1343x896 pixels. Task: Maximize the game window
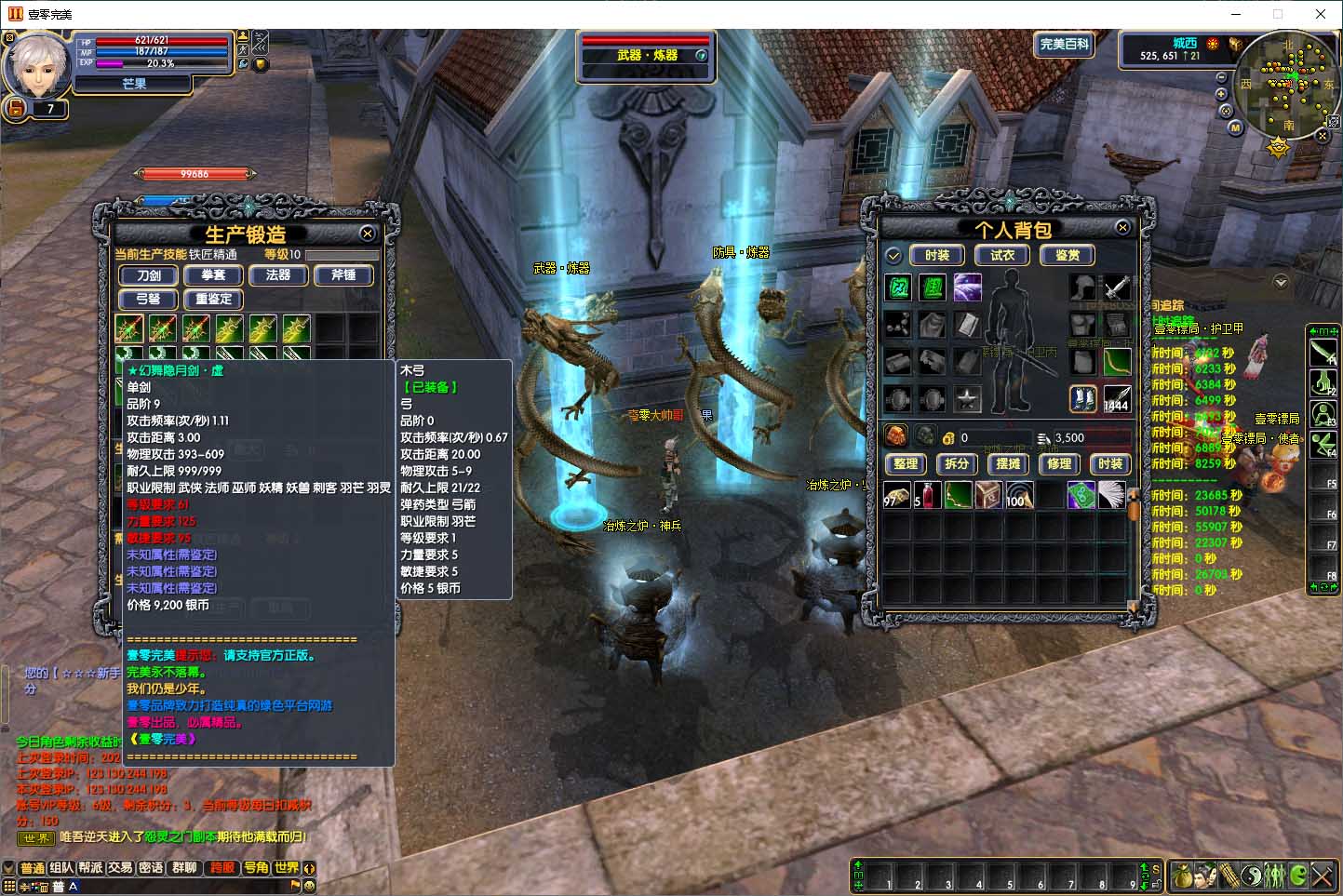[x=1278, y=14]
